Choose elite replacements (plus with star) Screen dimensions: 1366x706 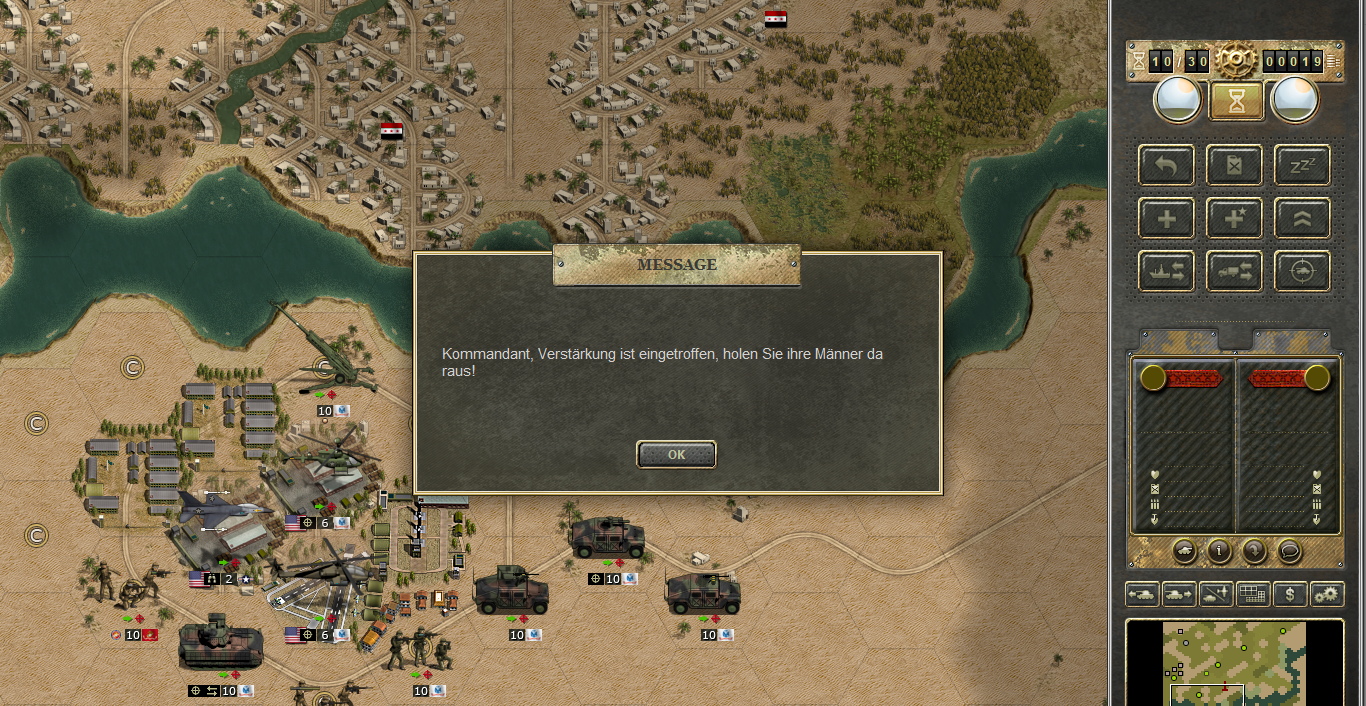1234,218
